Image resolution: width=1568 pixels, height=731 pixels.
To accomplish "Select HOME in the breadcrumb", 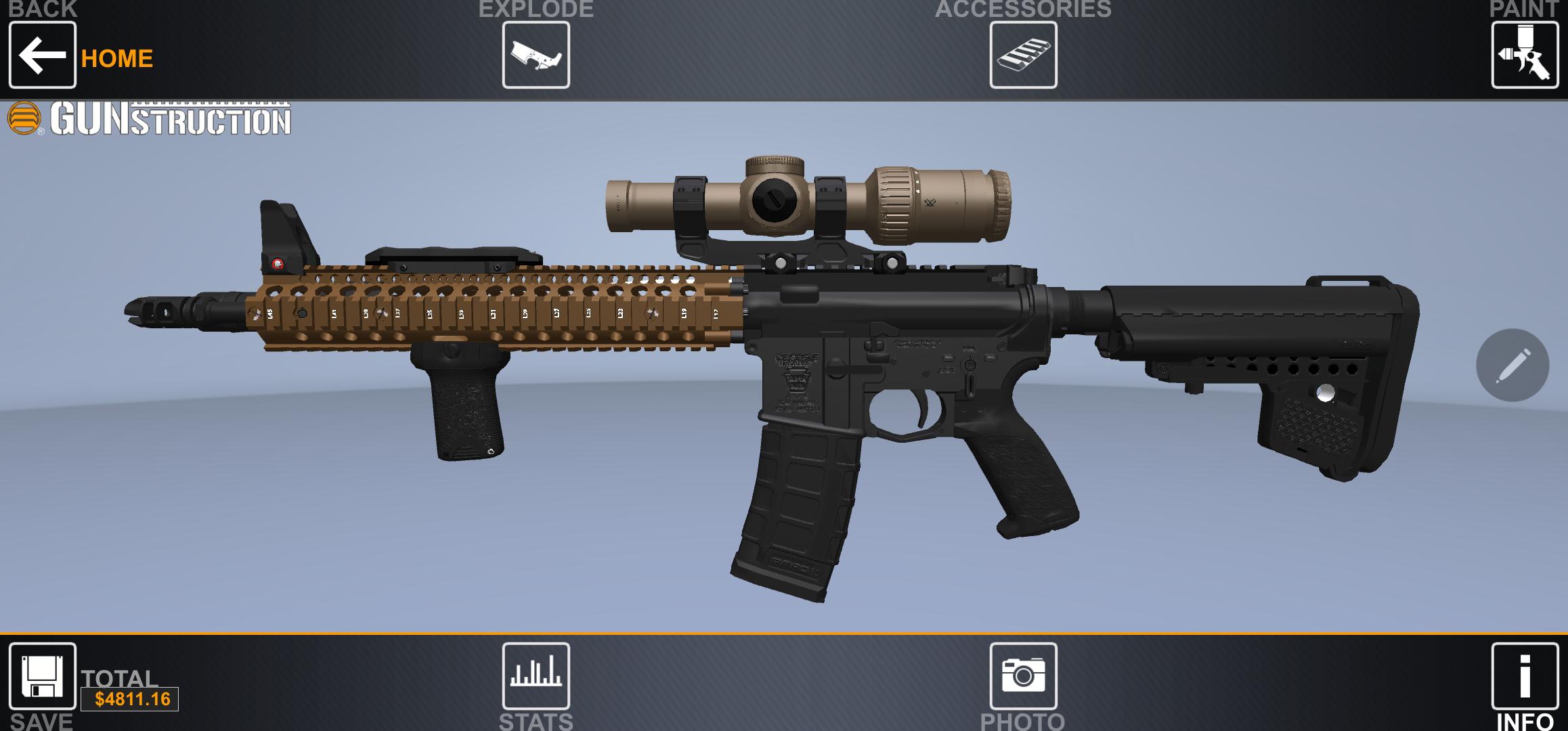I will pos(116,58).
